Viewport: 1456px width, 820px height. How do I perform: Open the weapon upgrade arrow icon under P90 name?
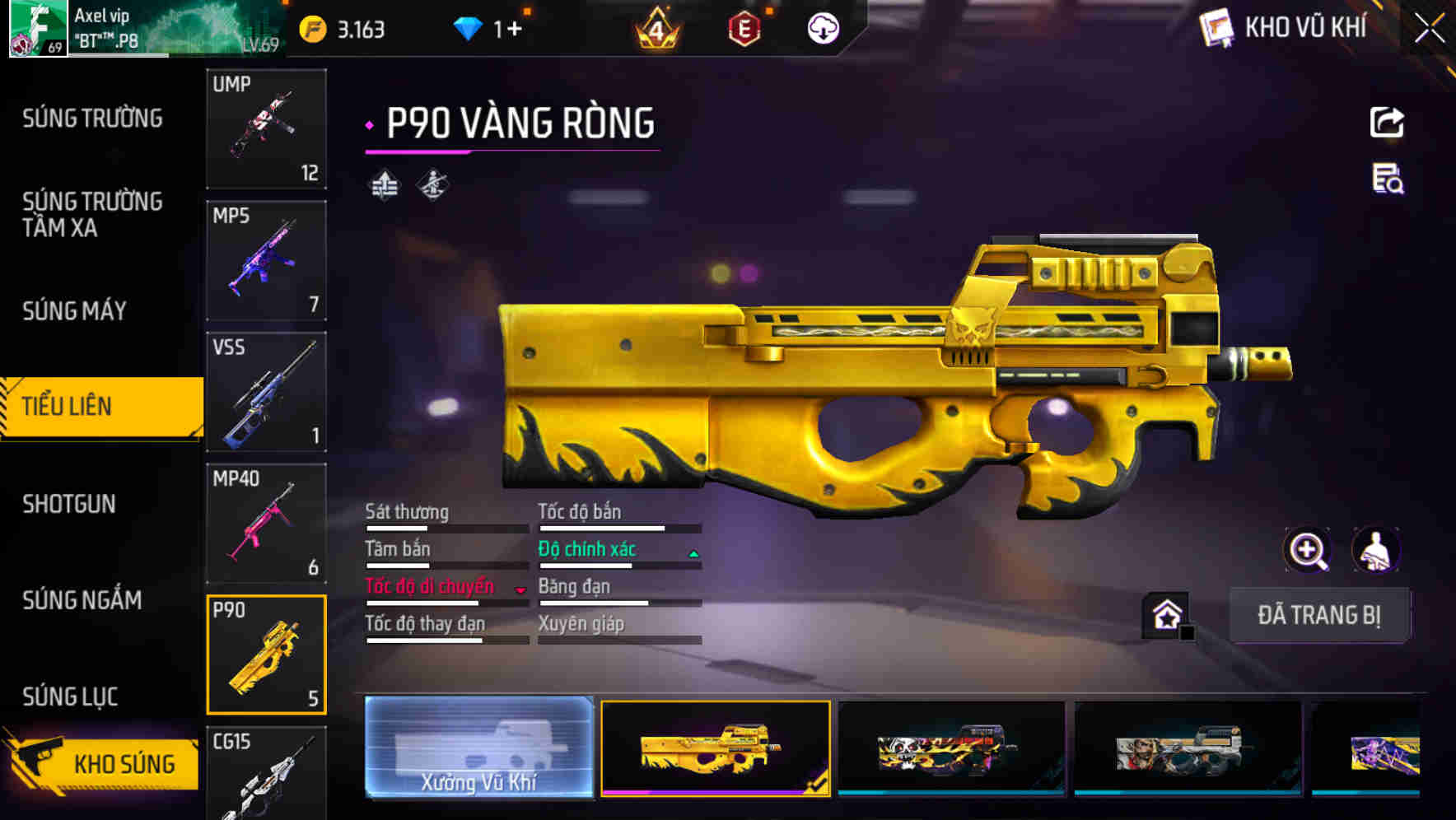(x=384, y=184)
